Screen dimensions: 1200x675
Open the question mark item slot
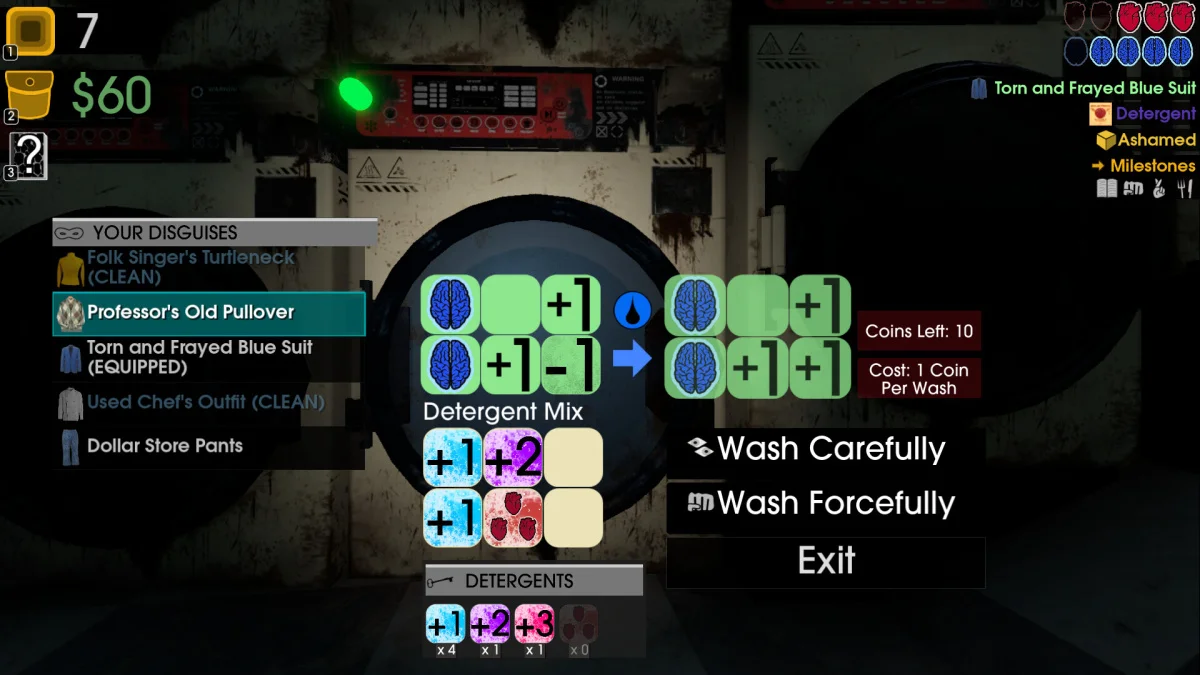(30, 156)
